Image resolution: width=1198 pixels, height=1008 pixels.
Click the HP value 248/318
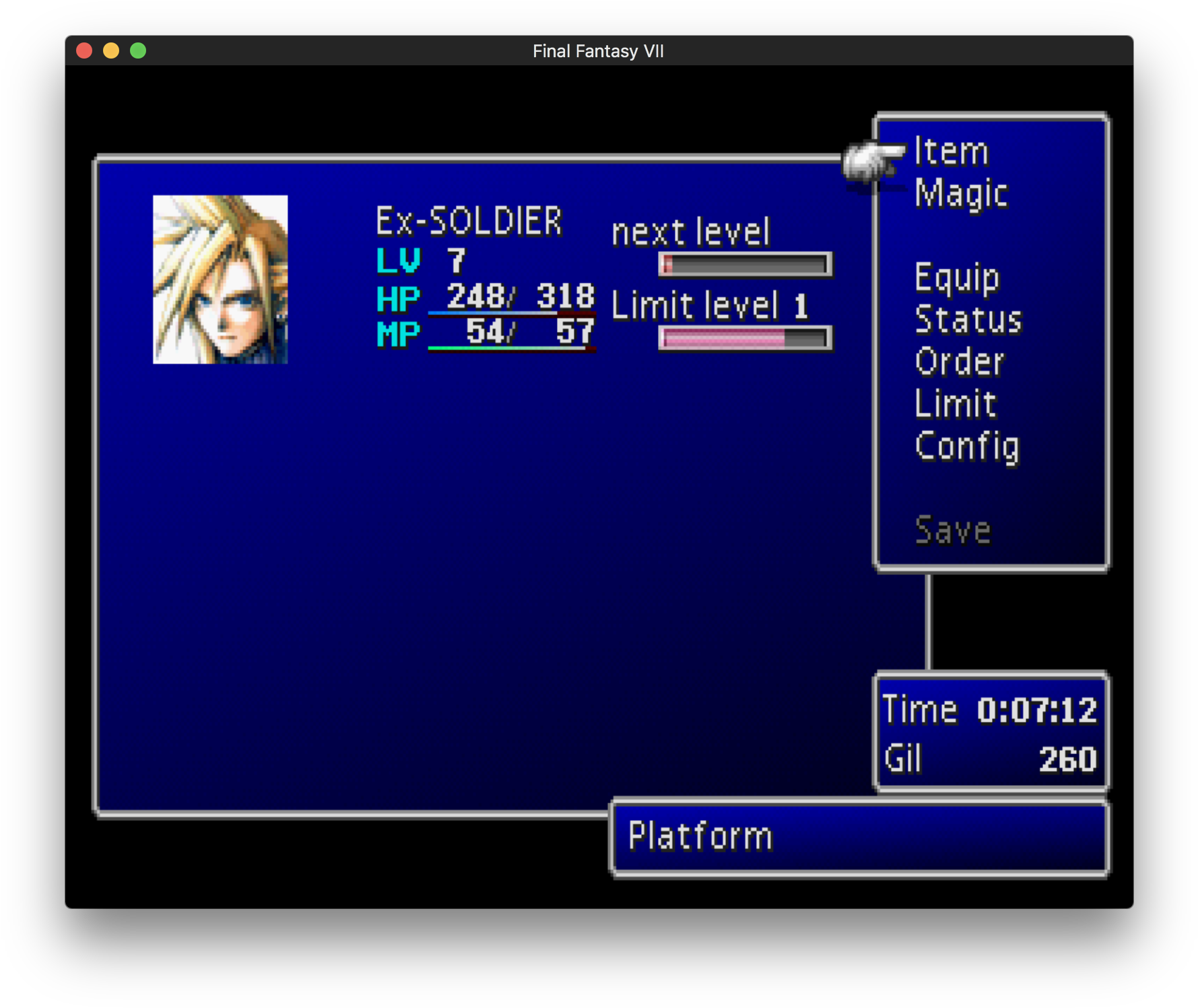point(519,298)
